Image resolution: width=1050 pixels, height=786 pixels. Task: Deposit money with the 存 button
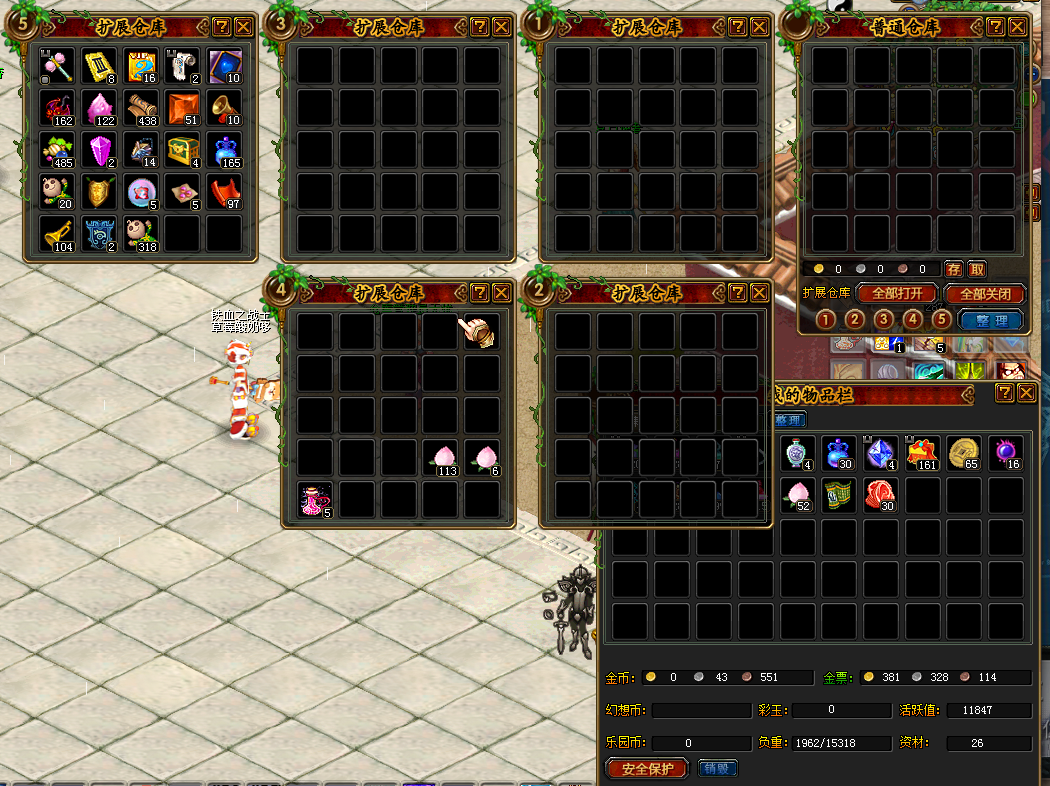(x=954, y=269)
